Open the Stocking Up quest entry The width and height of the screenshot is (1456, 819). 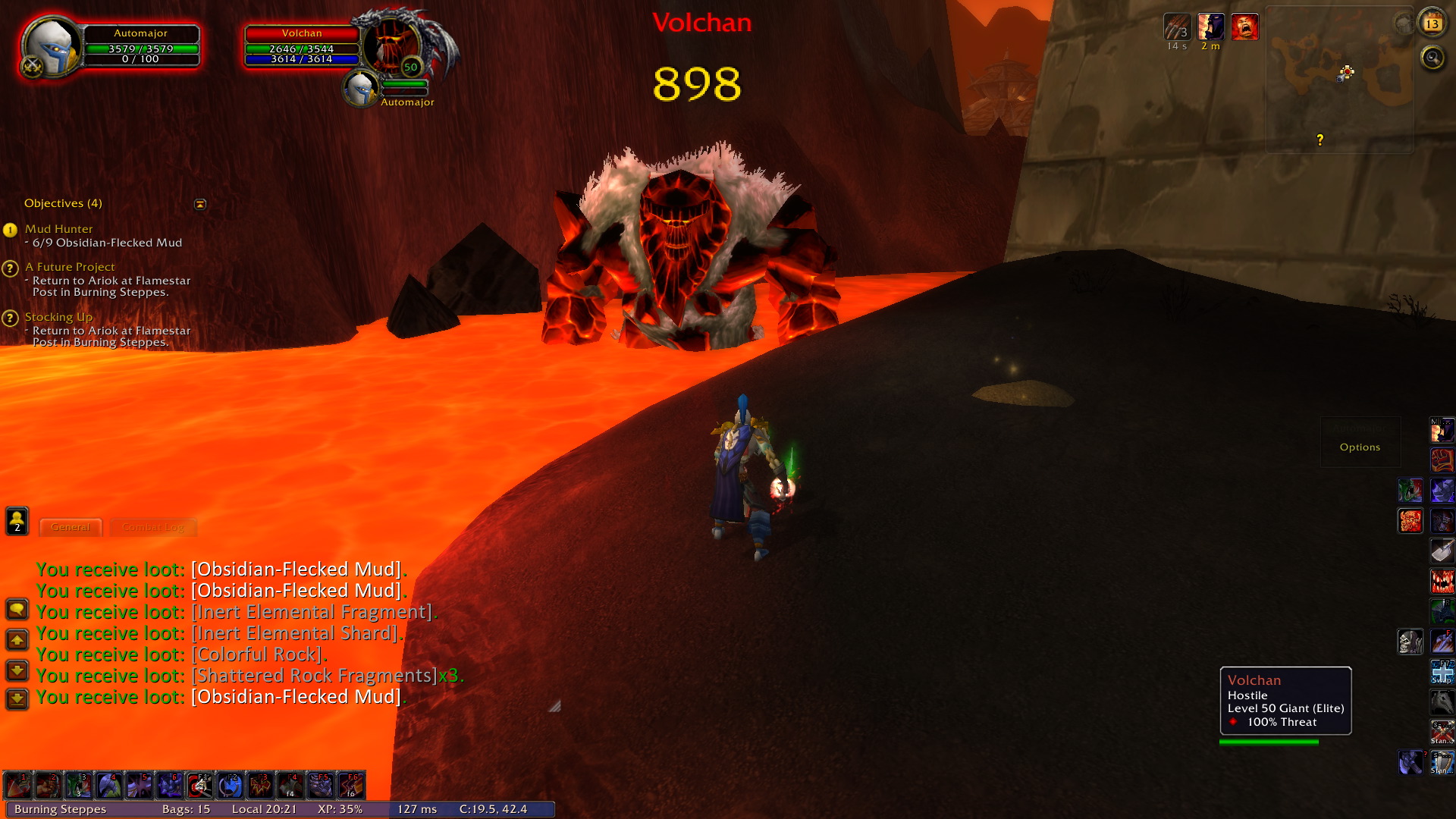[x=58, y=317]
